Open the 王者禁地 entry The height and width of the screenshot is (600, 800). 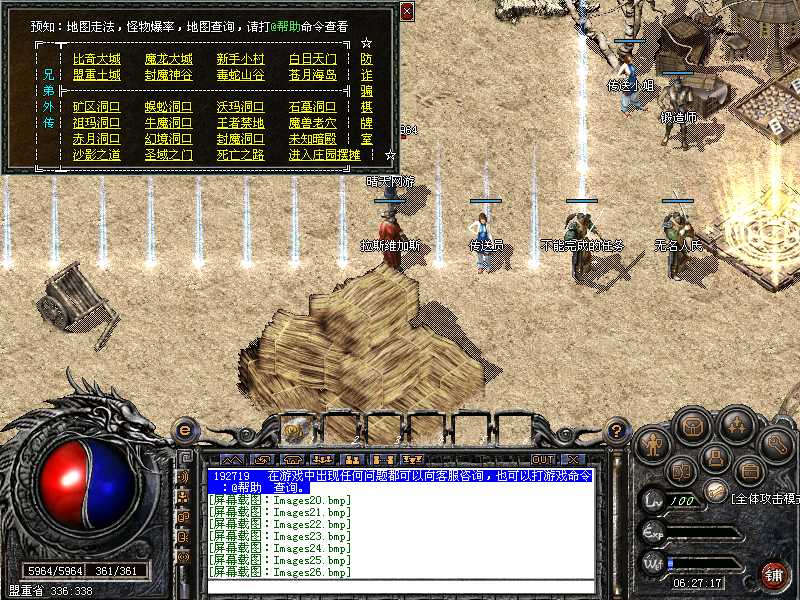click(240, 123)
